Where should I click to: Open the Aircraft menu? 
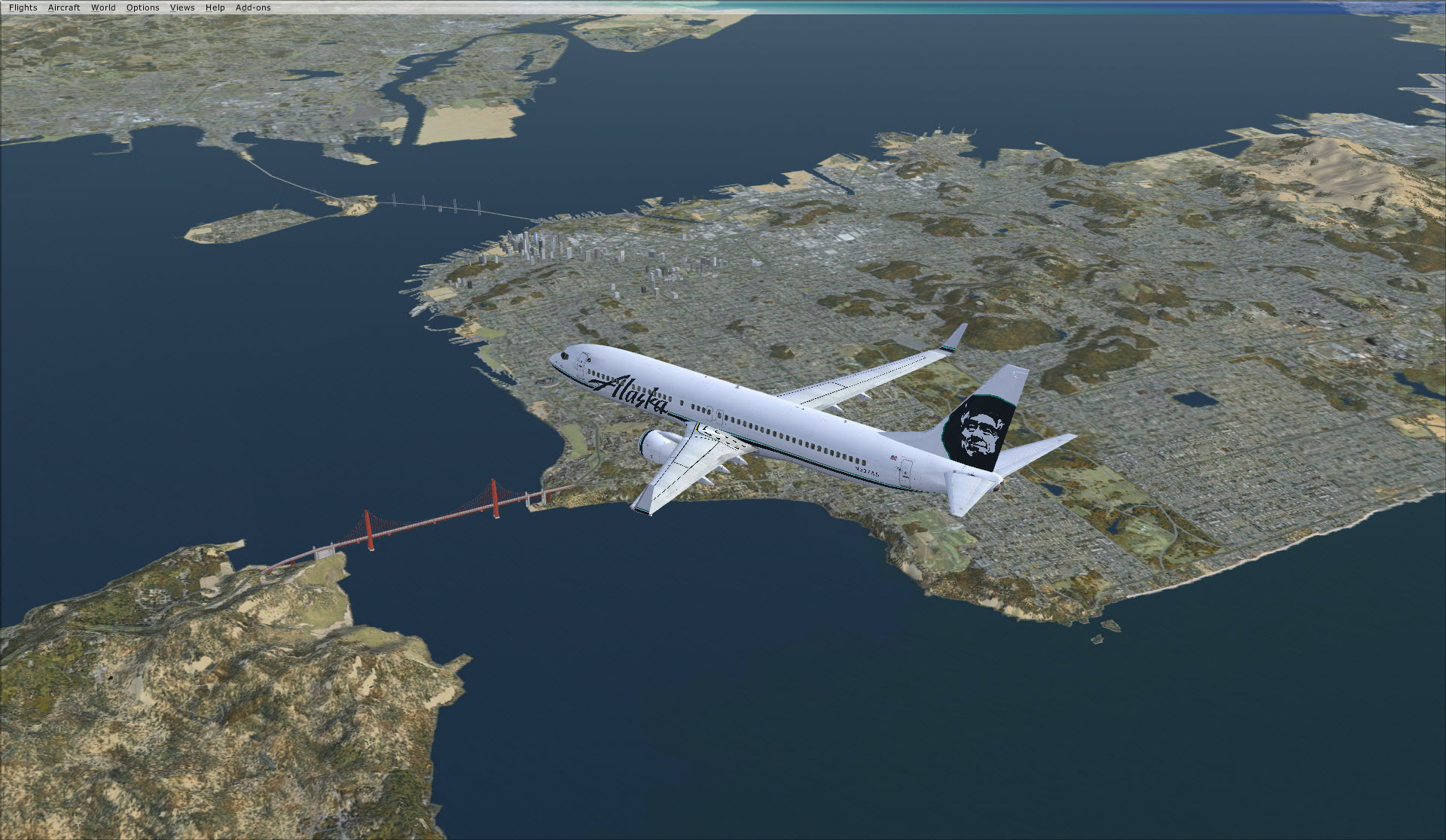click(x=64, y=8)
